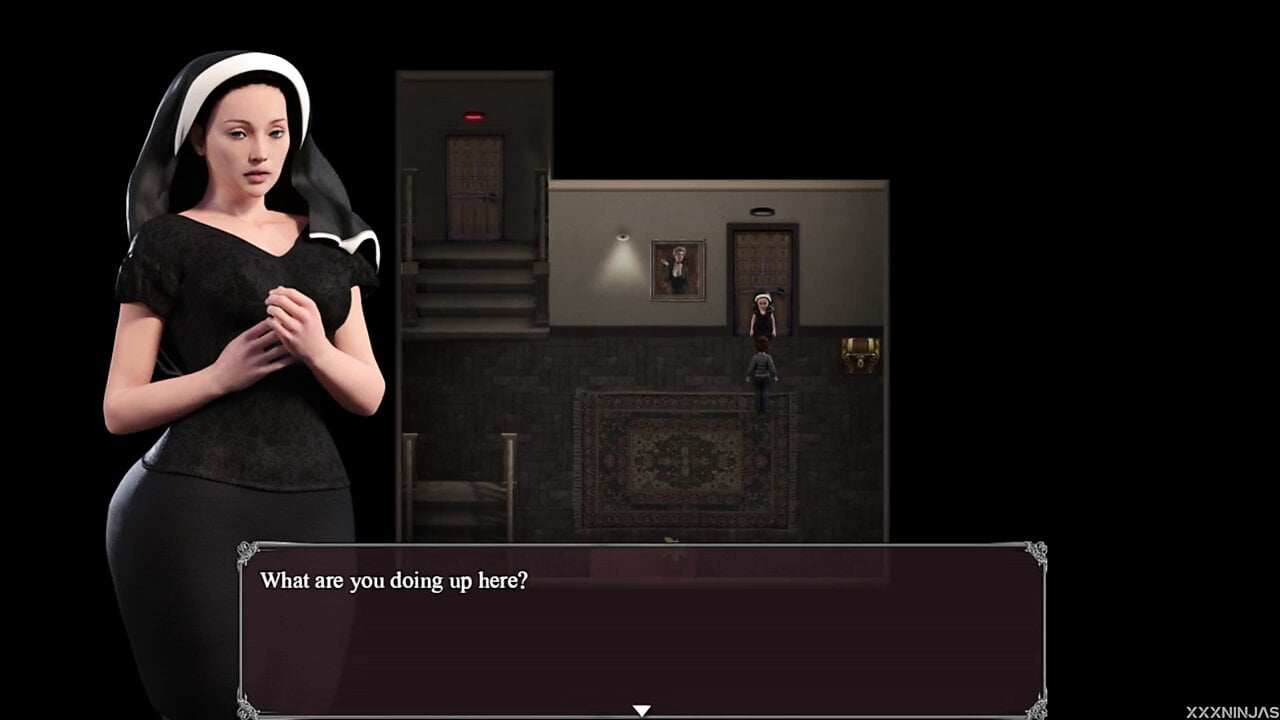Open the golden treasure chest

click(x=861, y=355)
